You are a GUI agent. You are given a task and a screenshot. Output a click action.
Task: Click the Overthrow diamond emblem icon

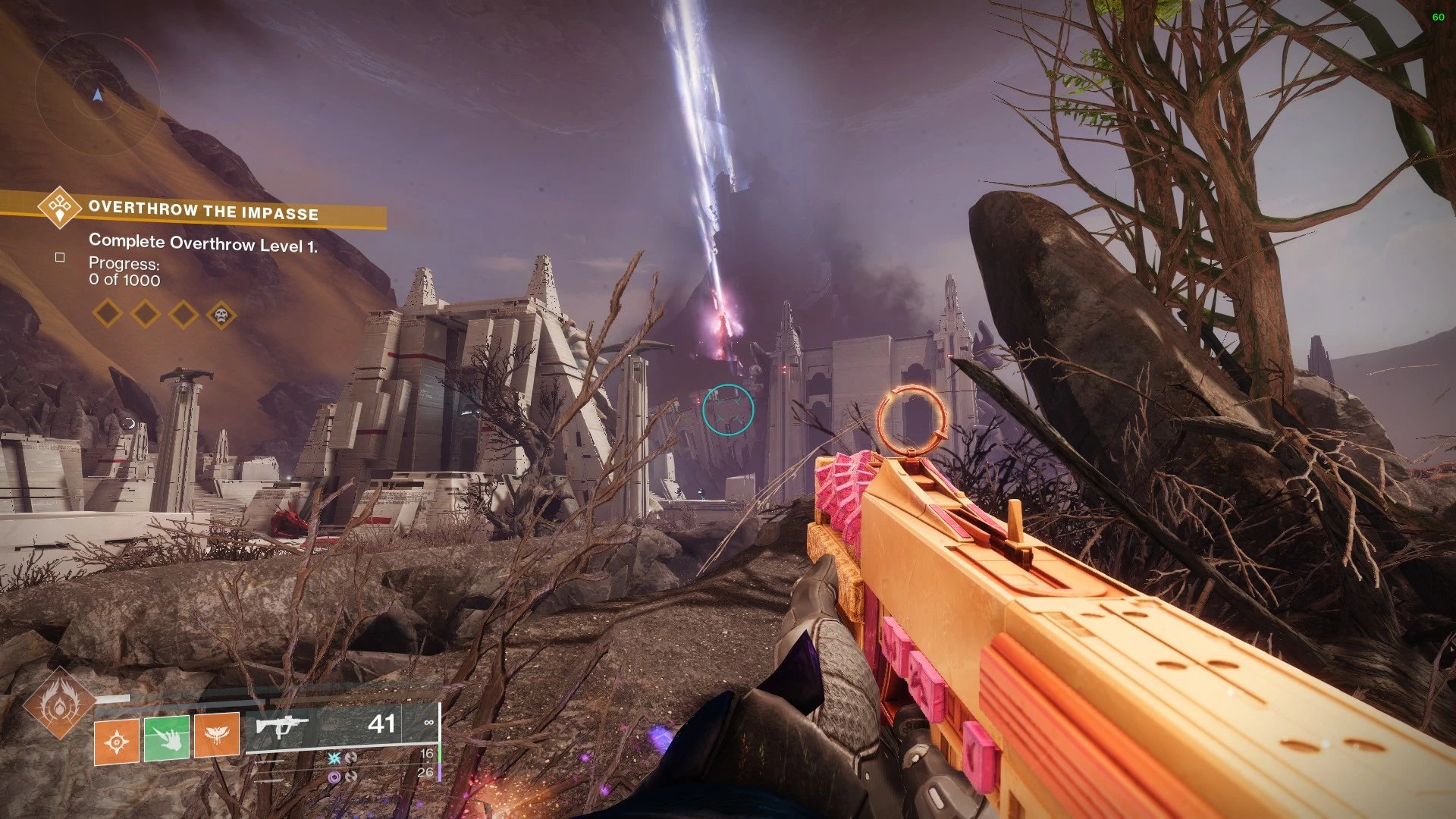click(60, 206)
